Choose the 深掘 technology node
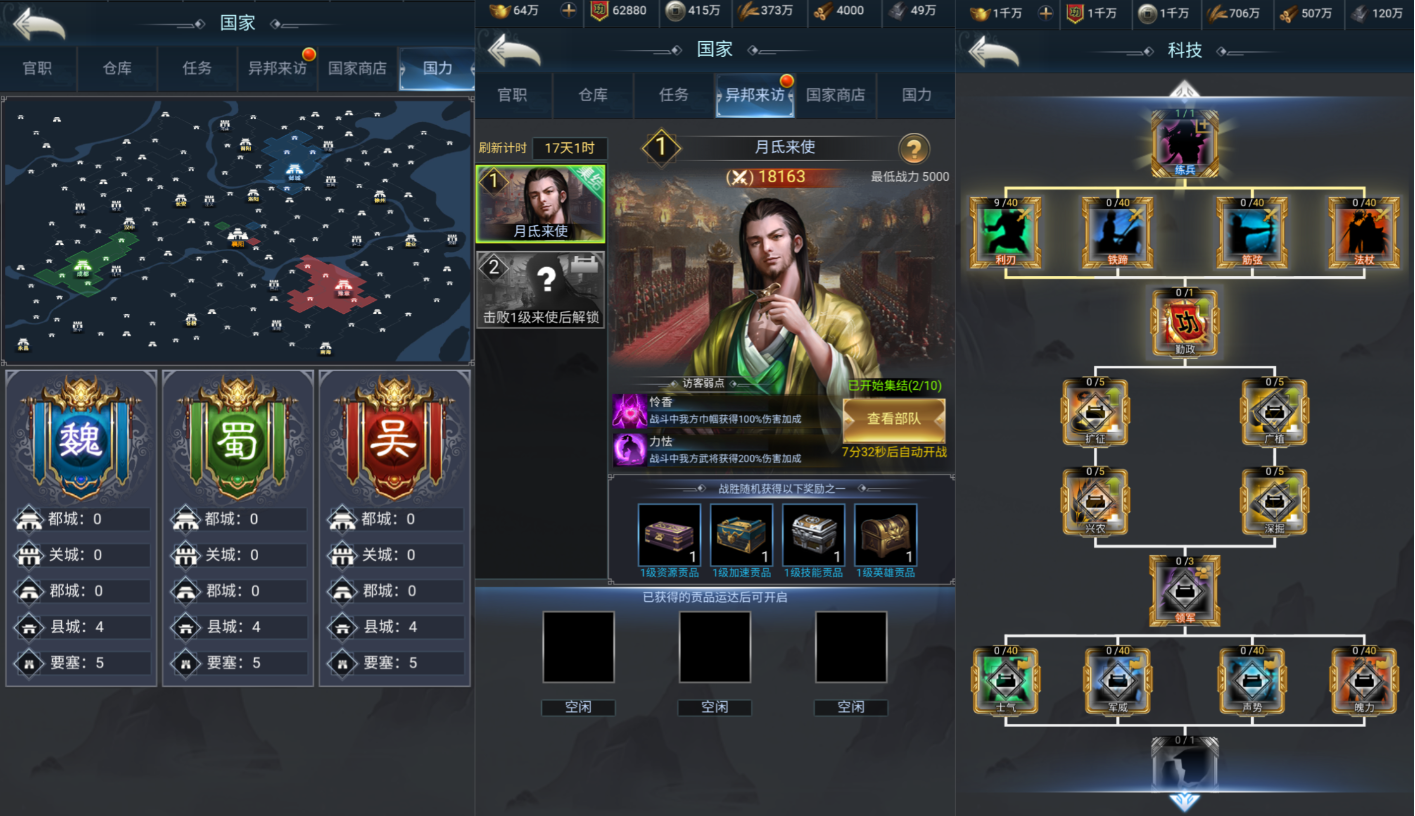Screen dimensions: 1415x816 tap(1273, 501)
